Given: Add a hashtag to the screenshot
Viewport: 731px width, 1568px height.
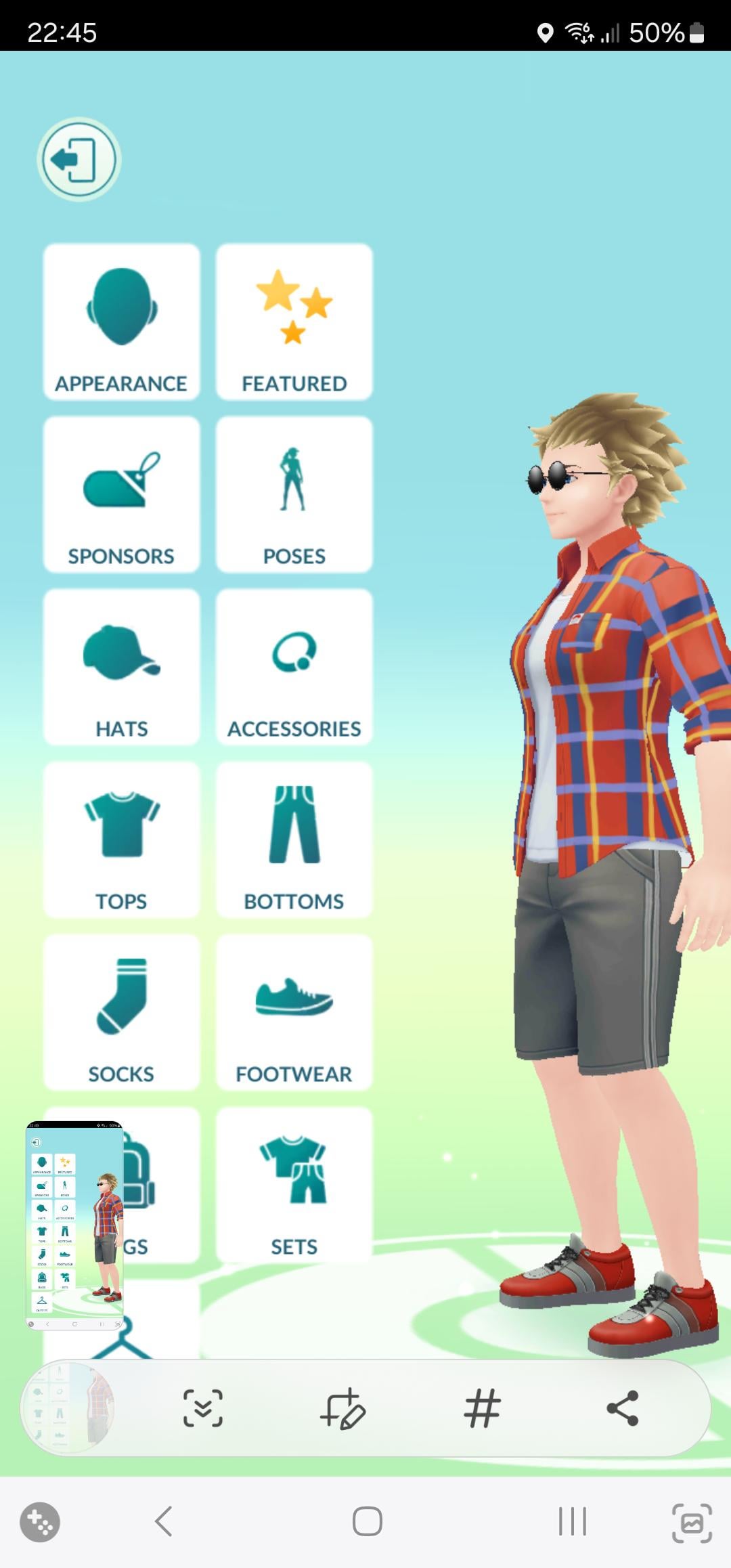Looking at the screenshot, I should tap(482, 1408).
